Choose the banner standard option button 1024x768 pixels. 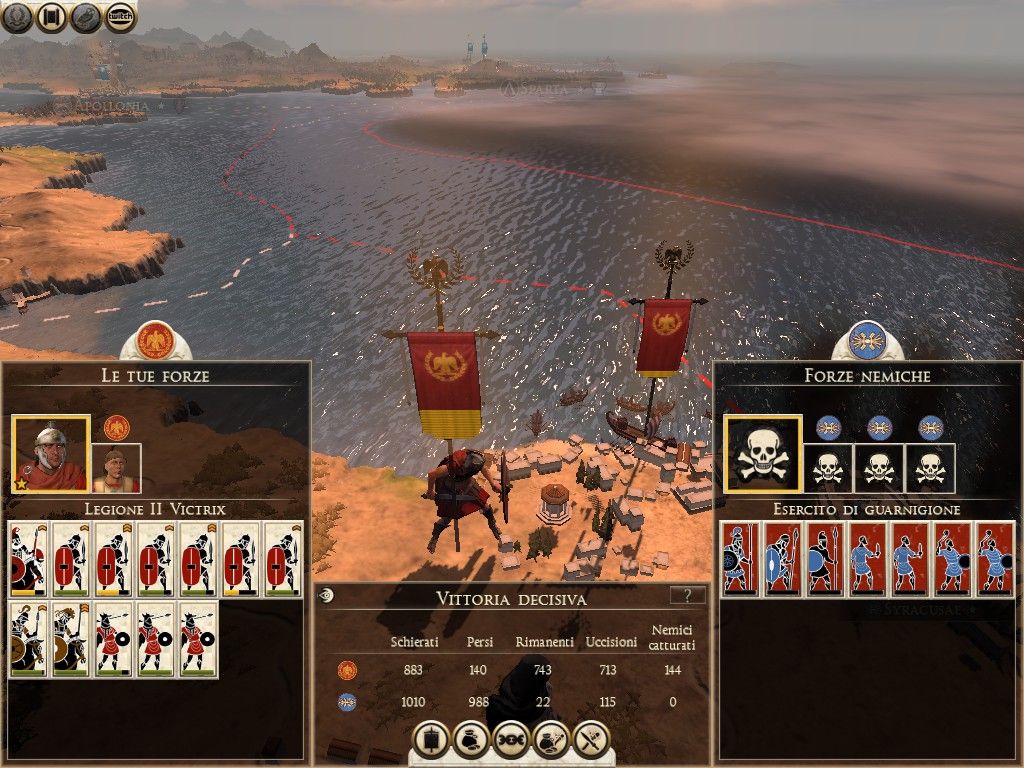pos(431,739)
